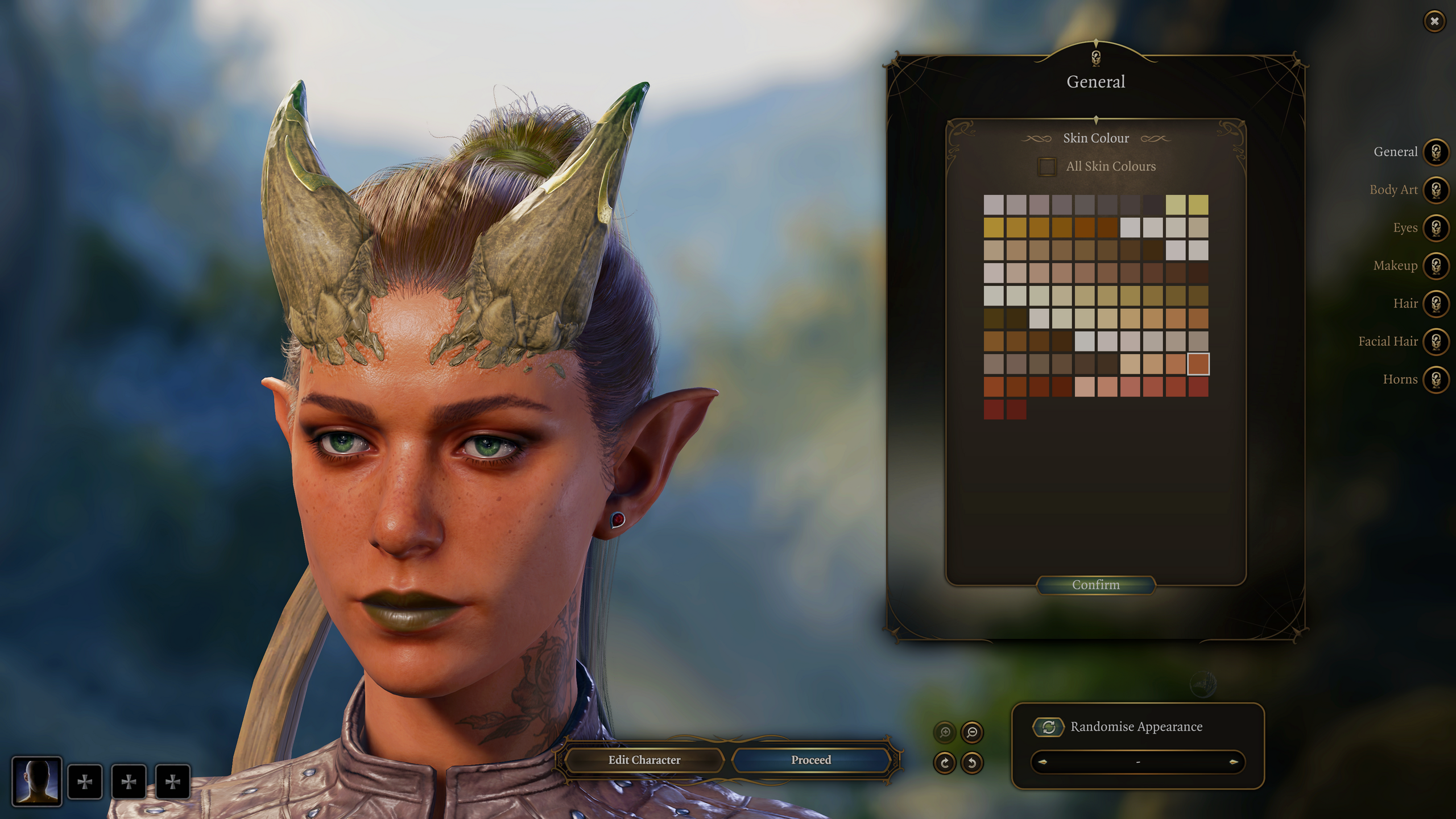Viewport: 1456px width, 819px height.
Task: Cycle appearance preset with the left arrow
Action: [1043, 762]
